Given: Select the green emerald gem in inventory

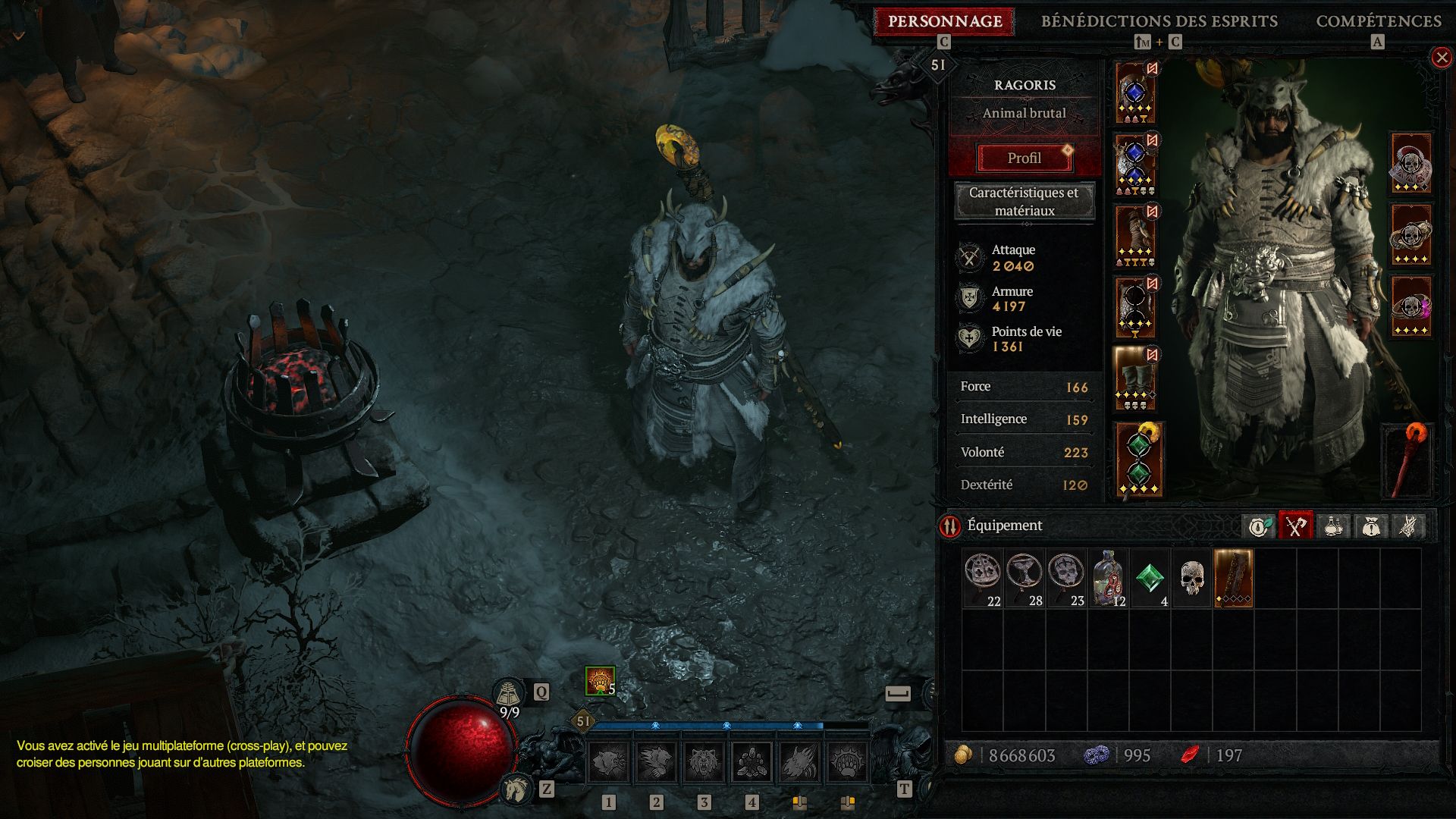Looking at the screenshot, I should 1150,579.
